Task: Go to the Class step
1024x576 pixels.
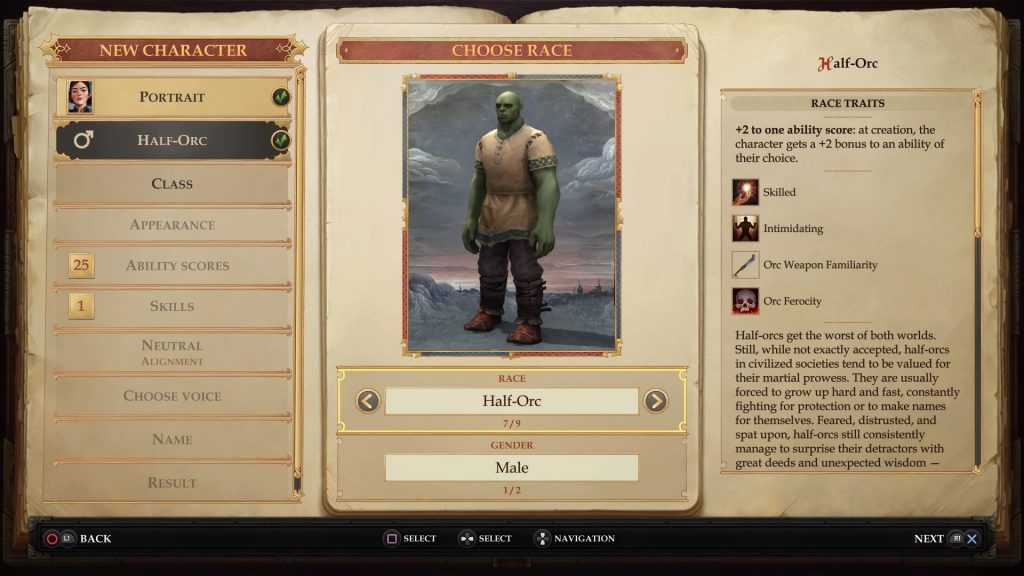Action: pyautogui.click(x=172, y=184)
